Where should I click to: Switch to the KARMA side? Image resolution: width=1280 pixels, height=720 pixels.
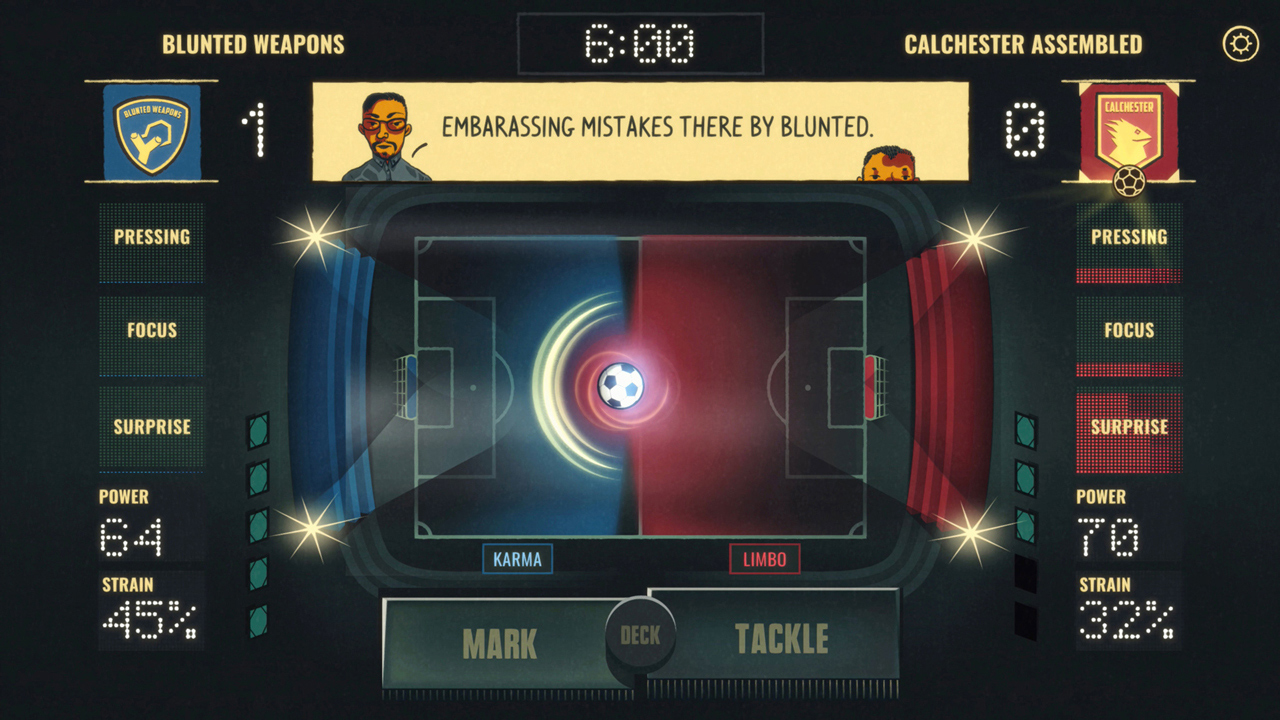point(516,559)
